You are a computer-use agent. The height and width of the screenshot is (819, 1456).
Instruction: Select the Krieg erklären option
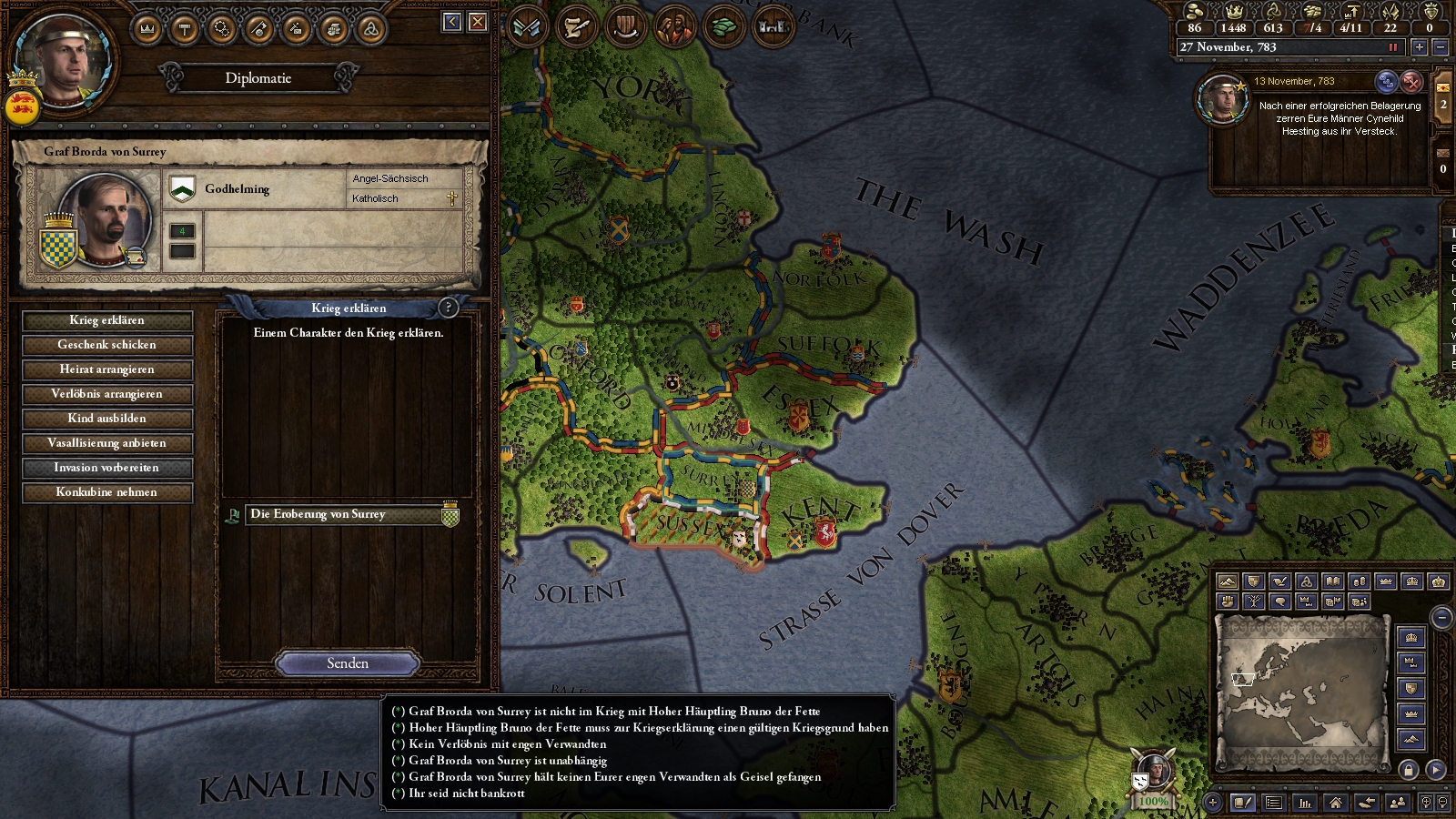coord(106,320)
